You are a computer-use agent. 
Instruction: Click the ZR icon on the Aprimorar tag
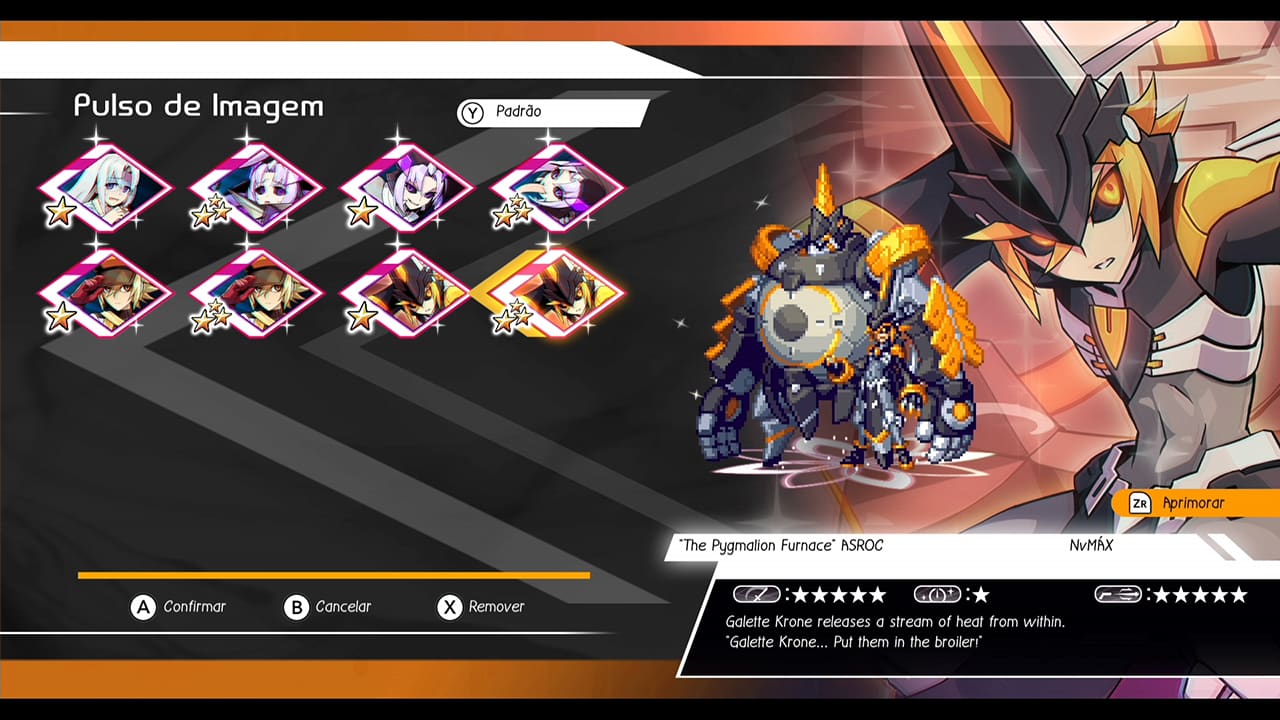click(x=1139, y=503)
